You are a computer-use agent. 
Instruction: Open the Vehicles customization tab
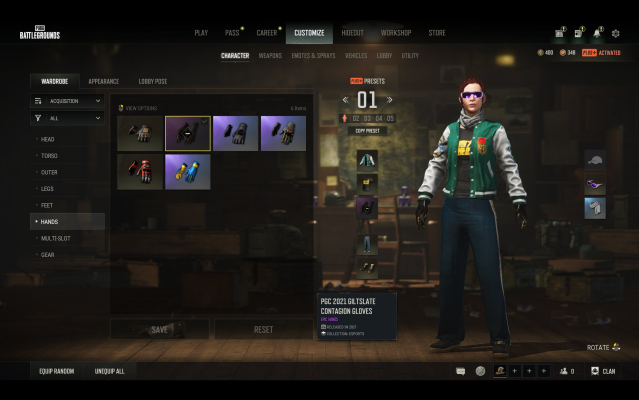355,56
